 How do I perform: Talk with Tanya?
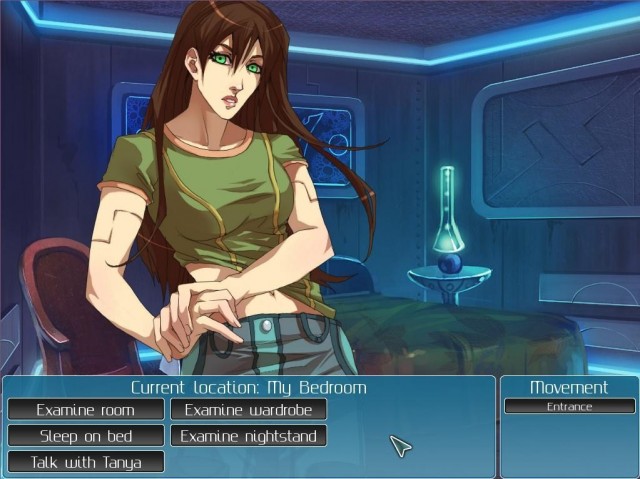point(86,462)
